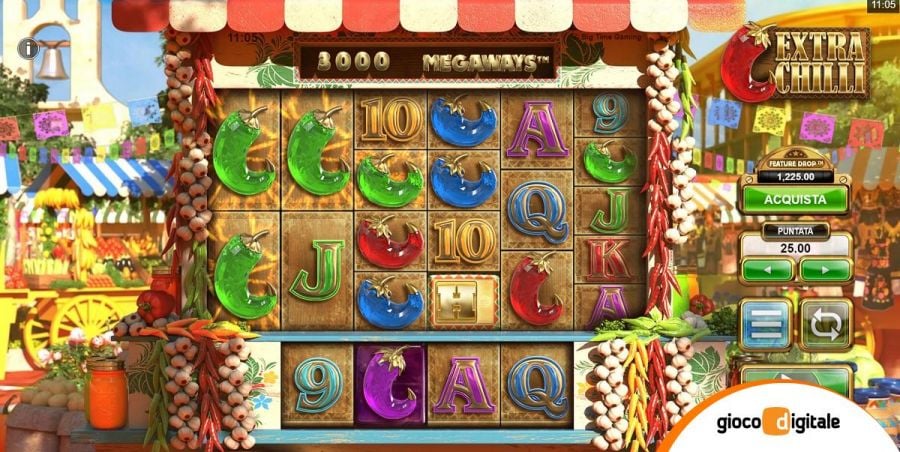Decrease the Puntata bet amount
Image resolution: width=900 pixels, height=452 pixels.
[768, 269]
